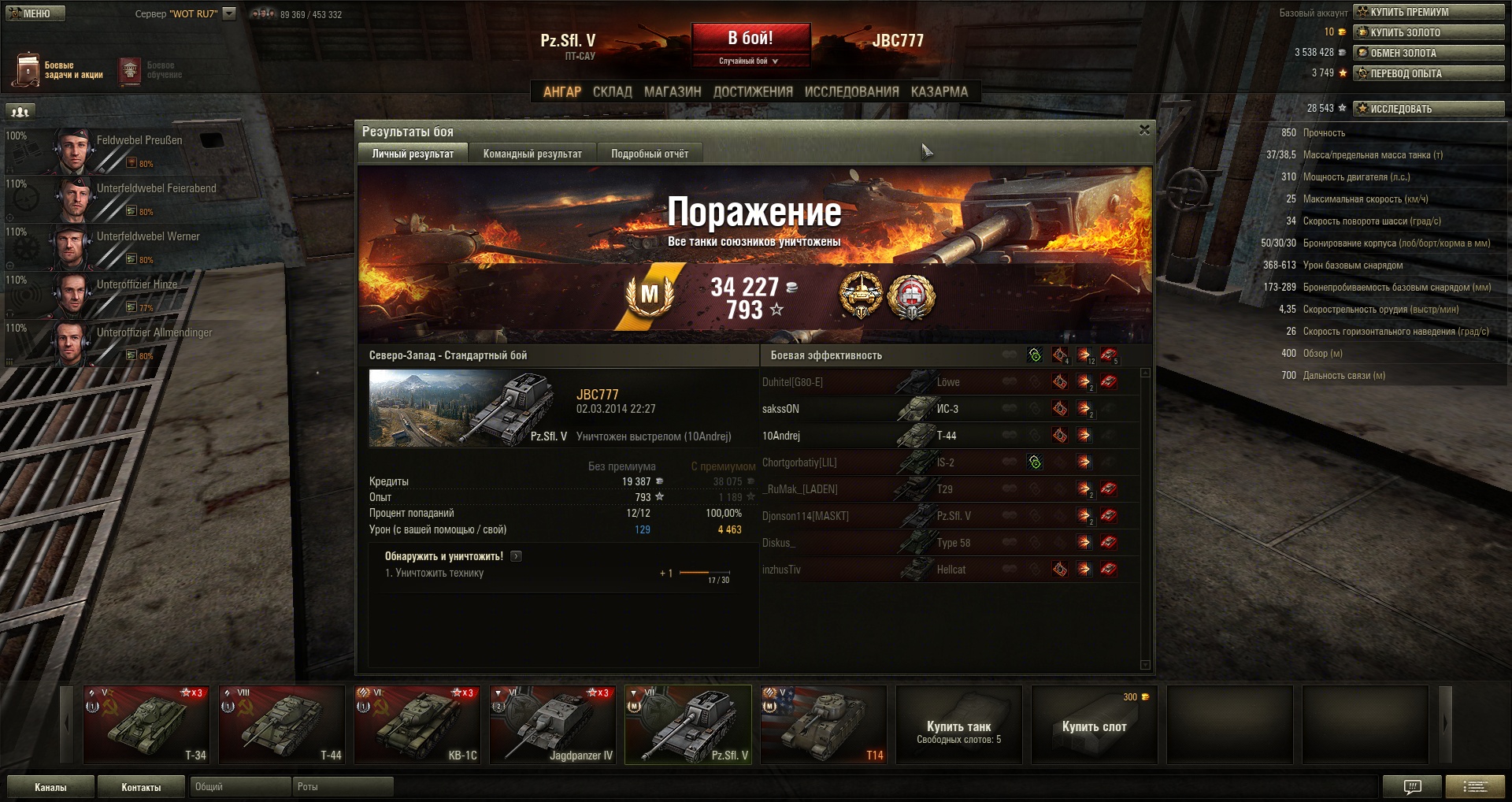Click Купить слот for 300 gold
1512x802 pixels.
1094,725
